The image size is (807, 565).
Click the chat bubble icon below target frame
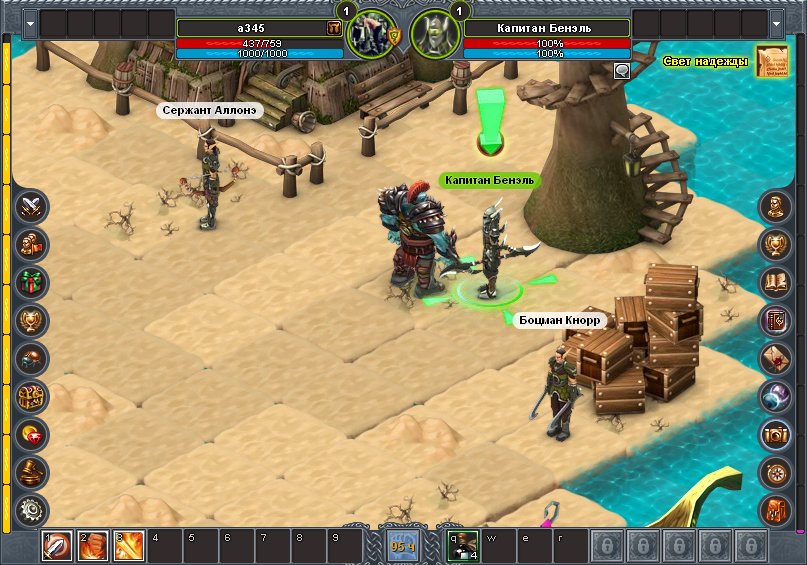click(622, 70)
